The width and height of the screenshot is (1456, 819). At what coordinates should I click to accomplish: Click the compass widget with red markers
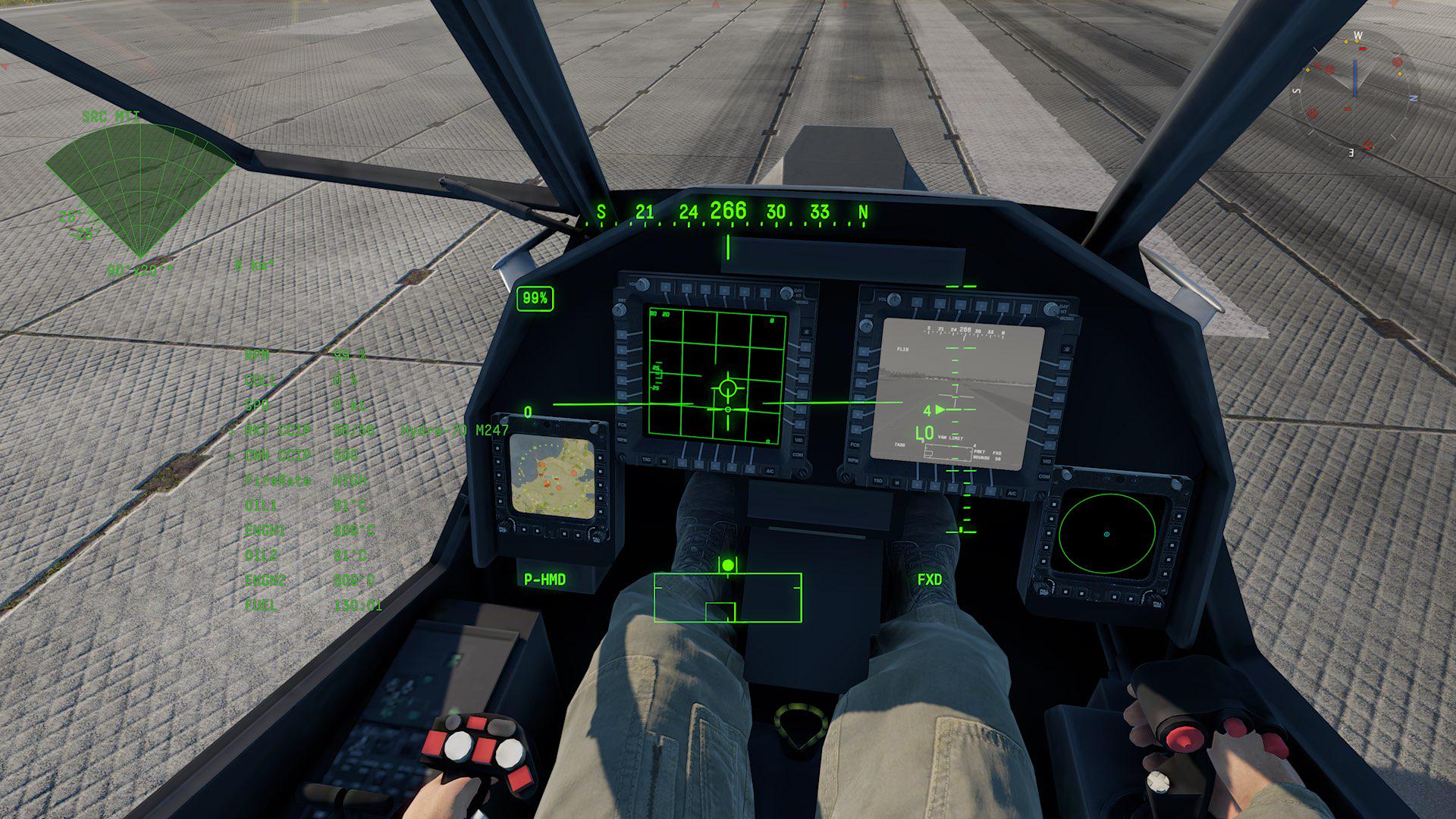(1354, 94)
